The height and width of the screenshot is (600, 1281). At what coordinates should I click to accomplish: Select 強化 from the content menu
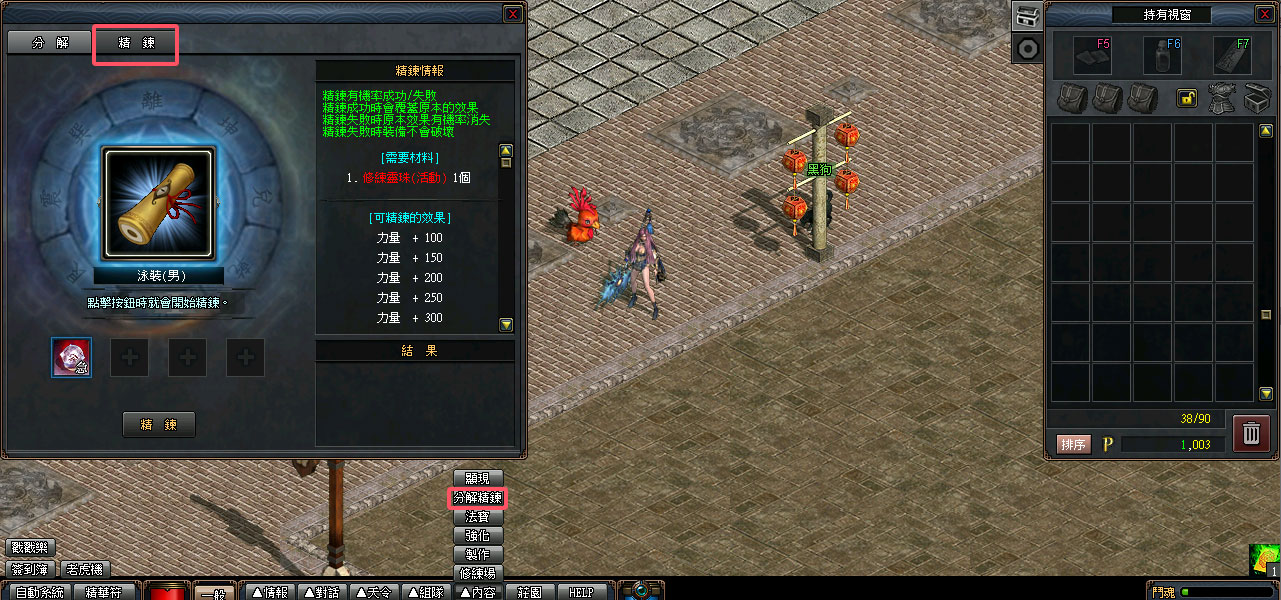[478, 535]
